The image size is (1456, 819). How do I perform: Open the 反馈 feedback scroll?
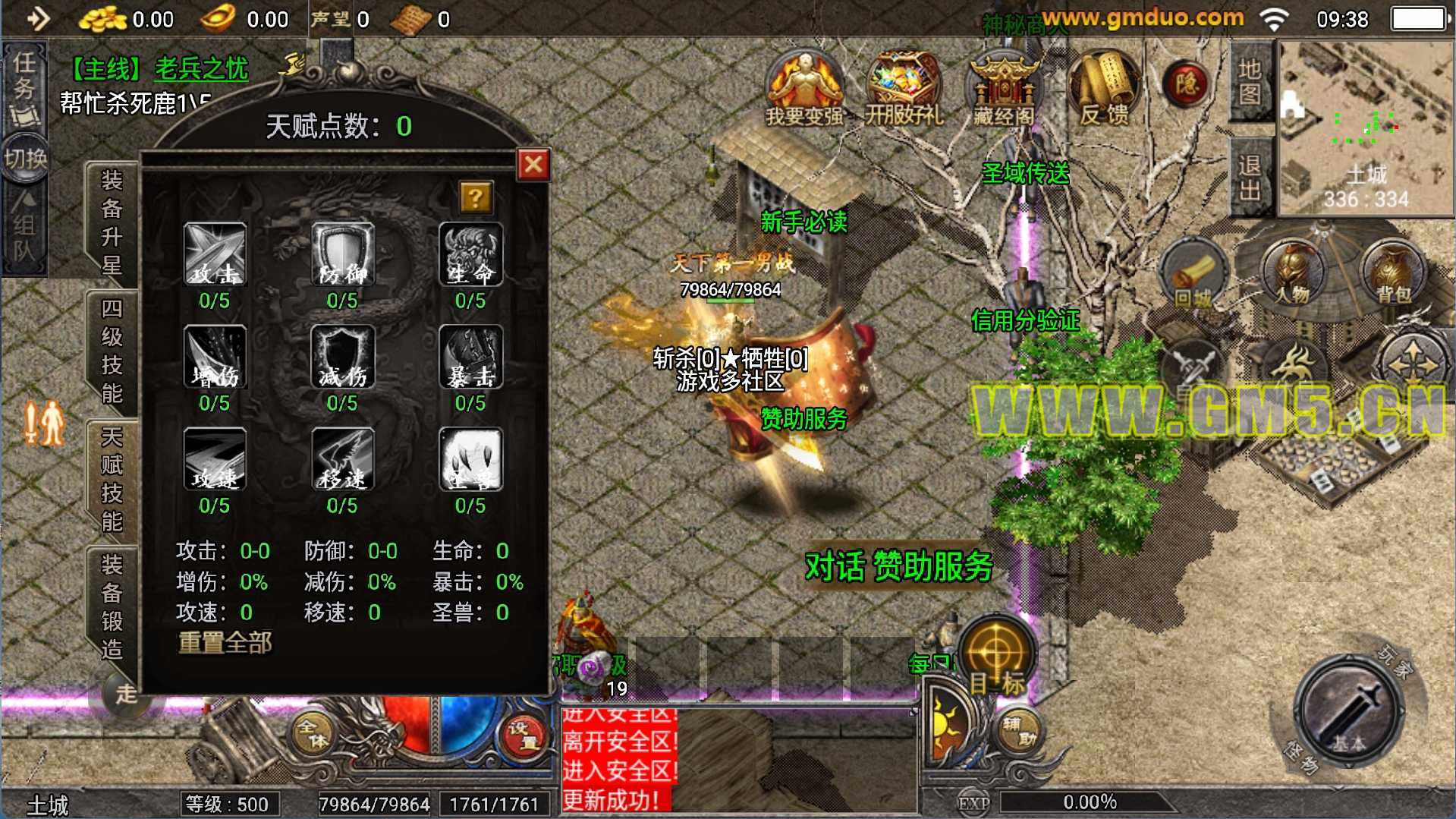(x=1103, y=88)
